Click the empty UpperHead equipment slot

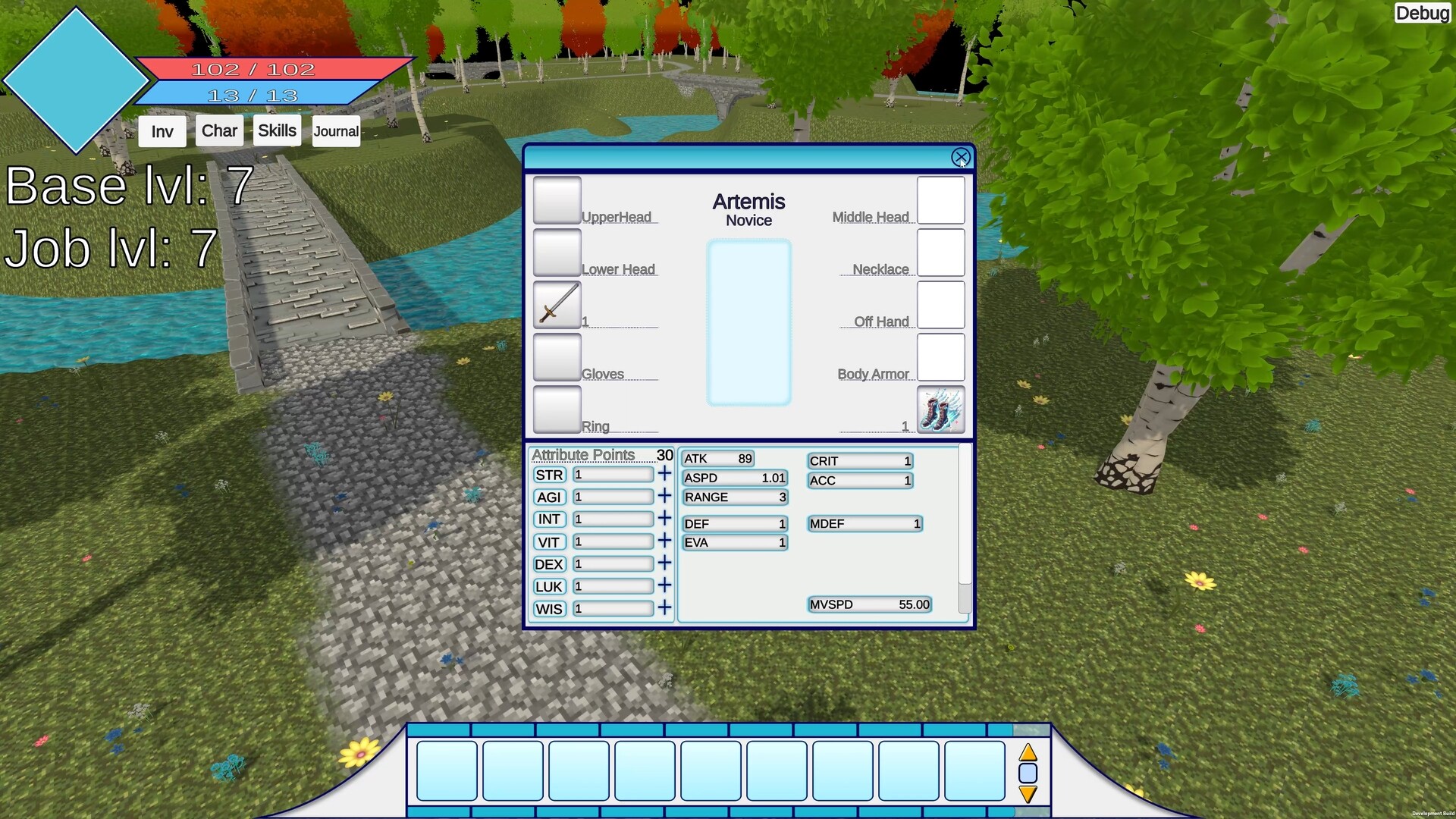pyautogui.click(x=557, y=199)
